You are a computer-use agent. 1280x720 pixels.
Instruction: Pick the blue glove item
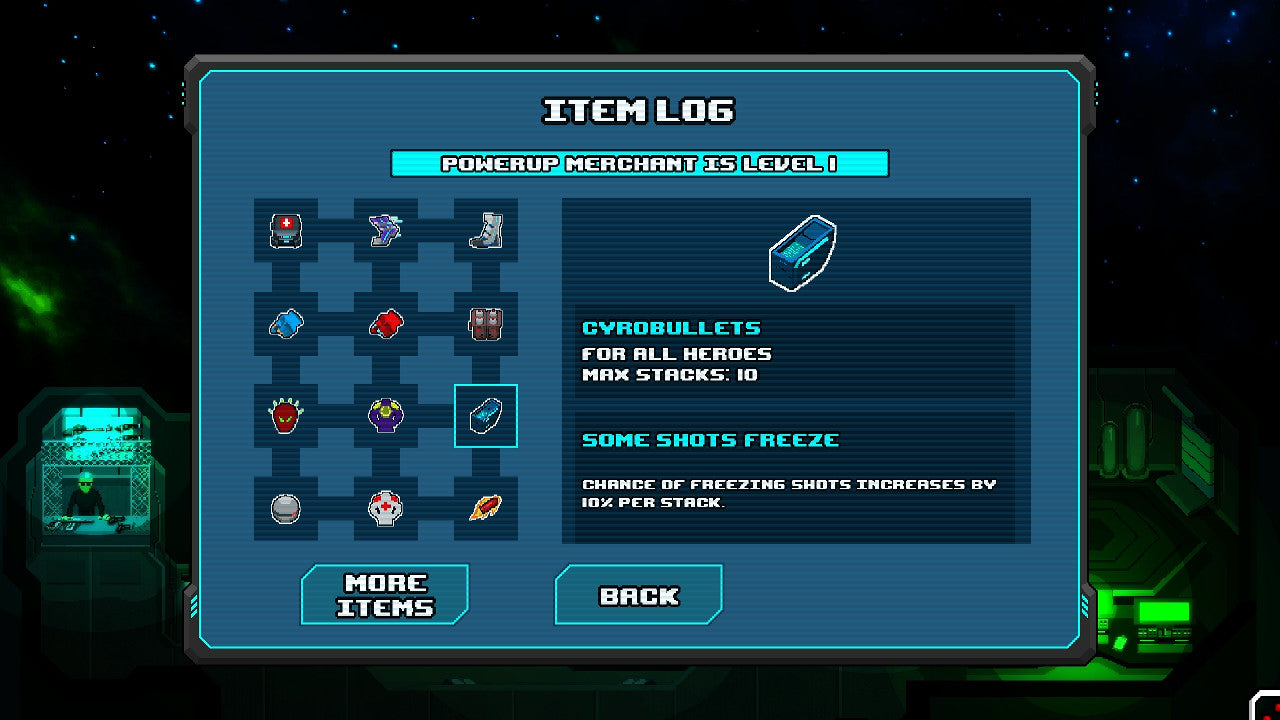coord(286,324)
